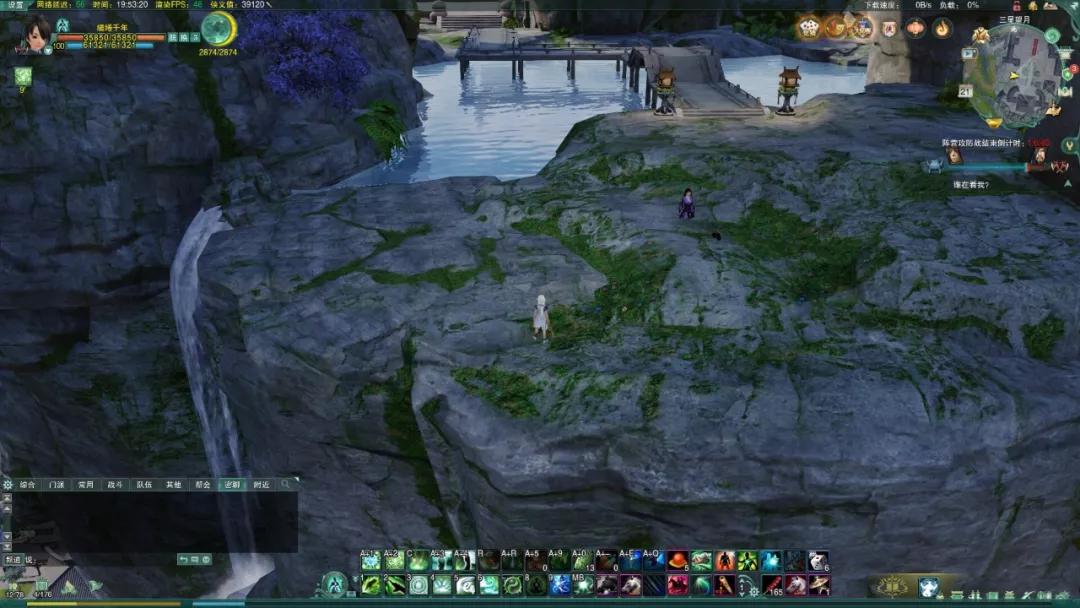
Task: Switch to the 帮会 chat tab
Action: (203, 485)
